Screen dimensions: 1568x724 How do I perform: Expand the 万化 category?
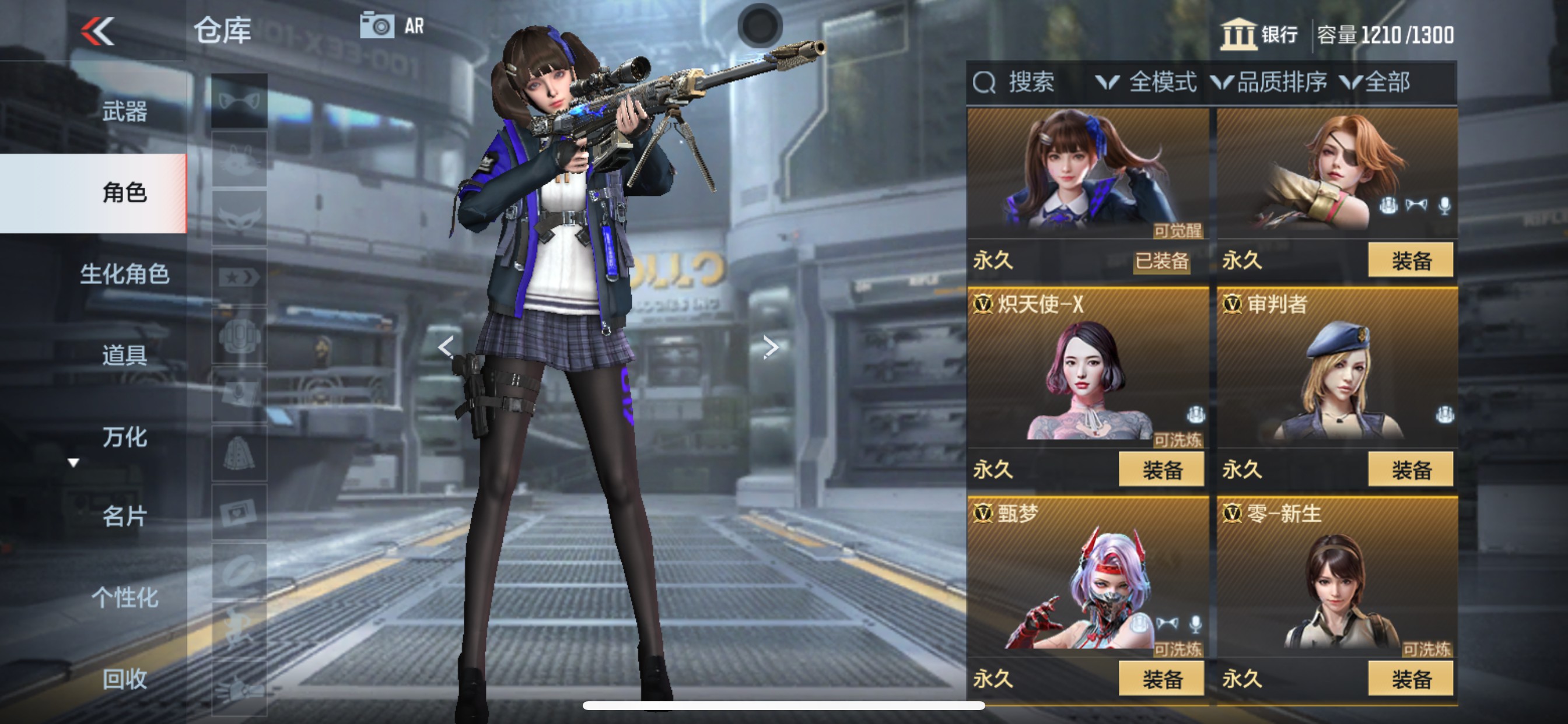coord(124,437)
